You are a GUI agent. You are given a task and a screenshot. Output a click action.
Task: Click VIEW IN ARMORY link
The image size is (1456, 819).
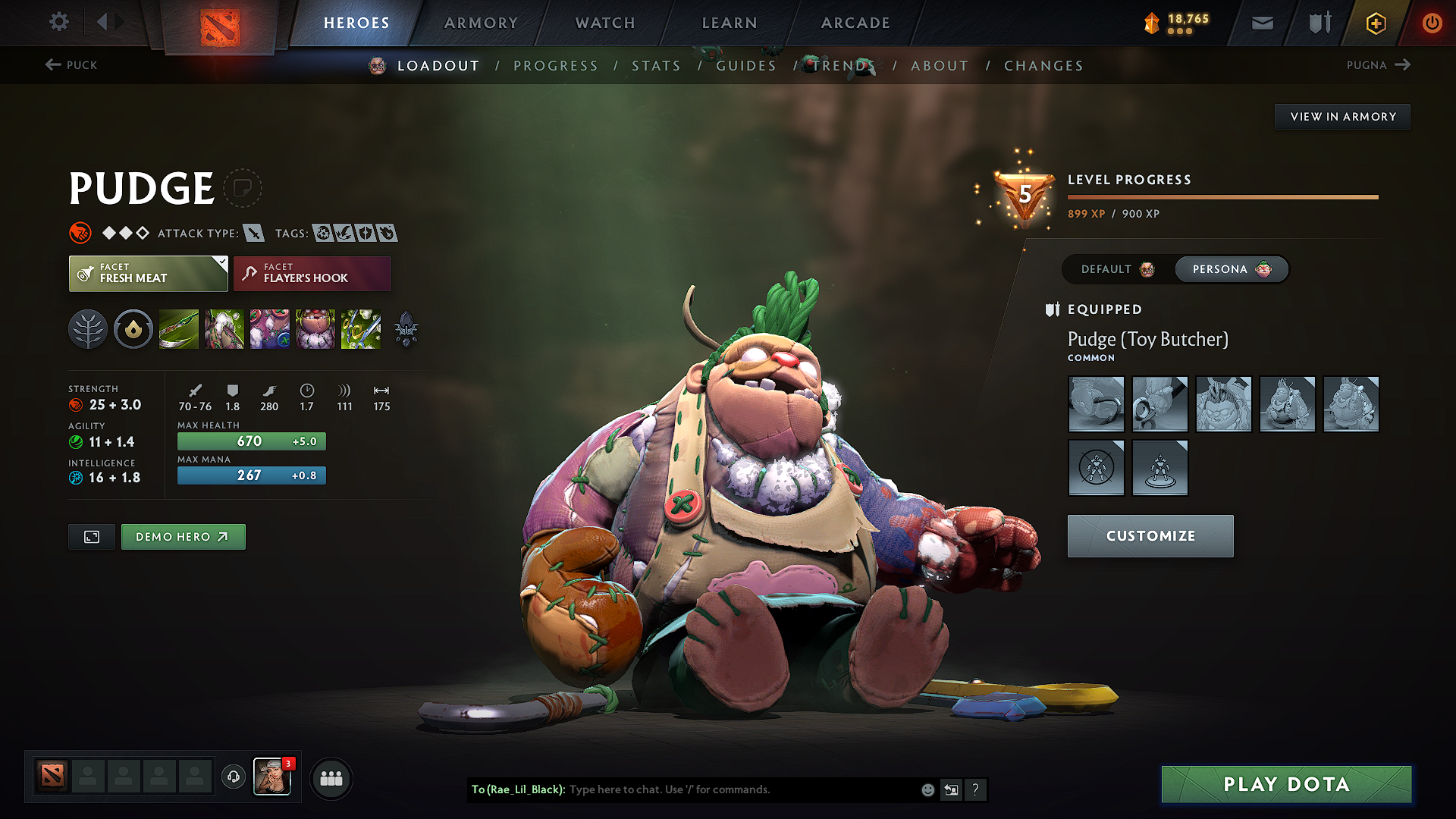1342,116
